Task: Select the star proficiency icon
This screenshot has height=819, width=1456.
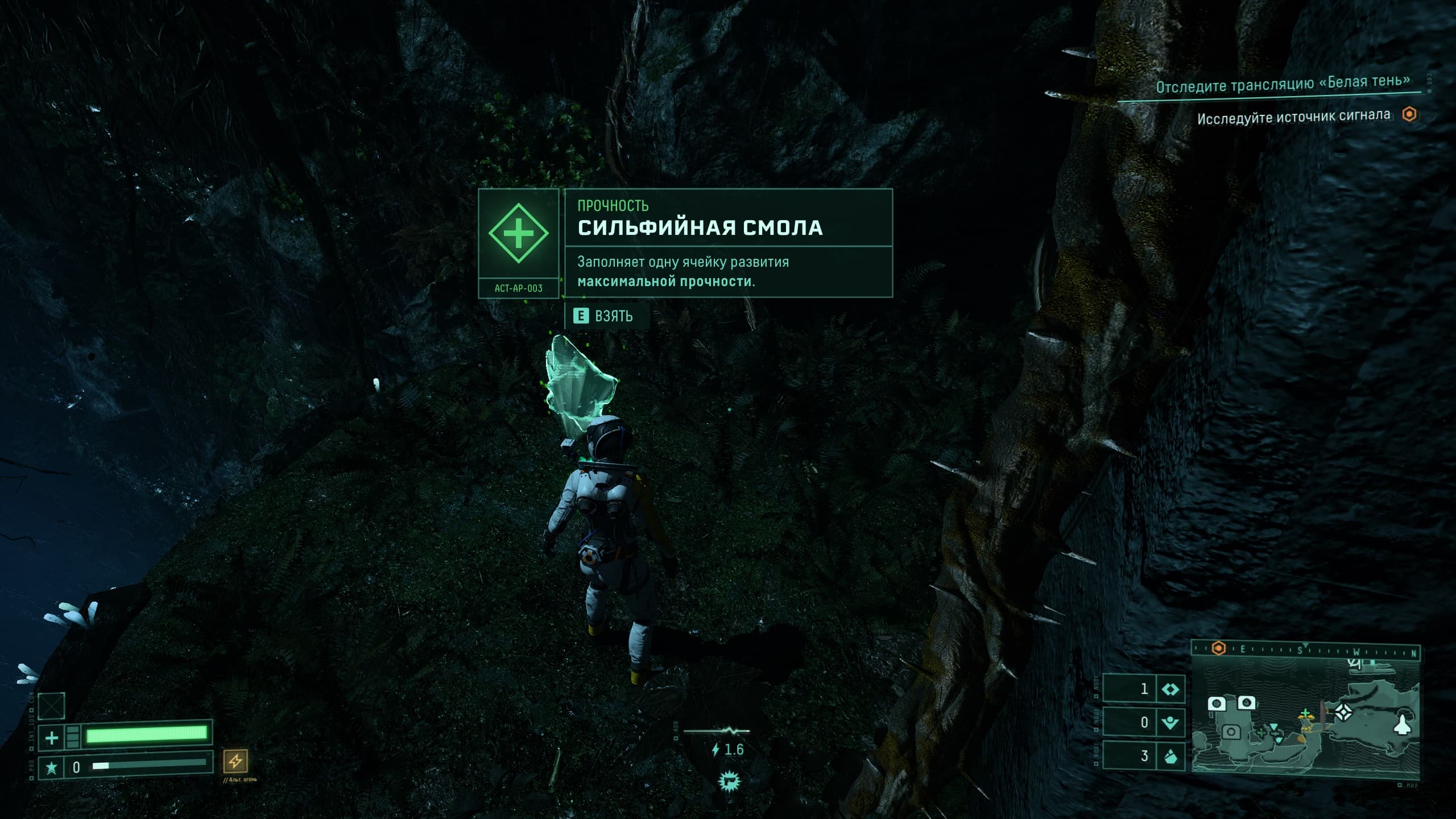Action: pyautogui.click(x=51, y=768)
